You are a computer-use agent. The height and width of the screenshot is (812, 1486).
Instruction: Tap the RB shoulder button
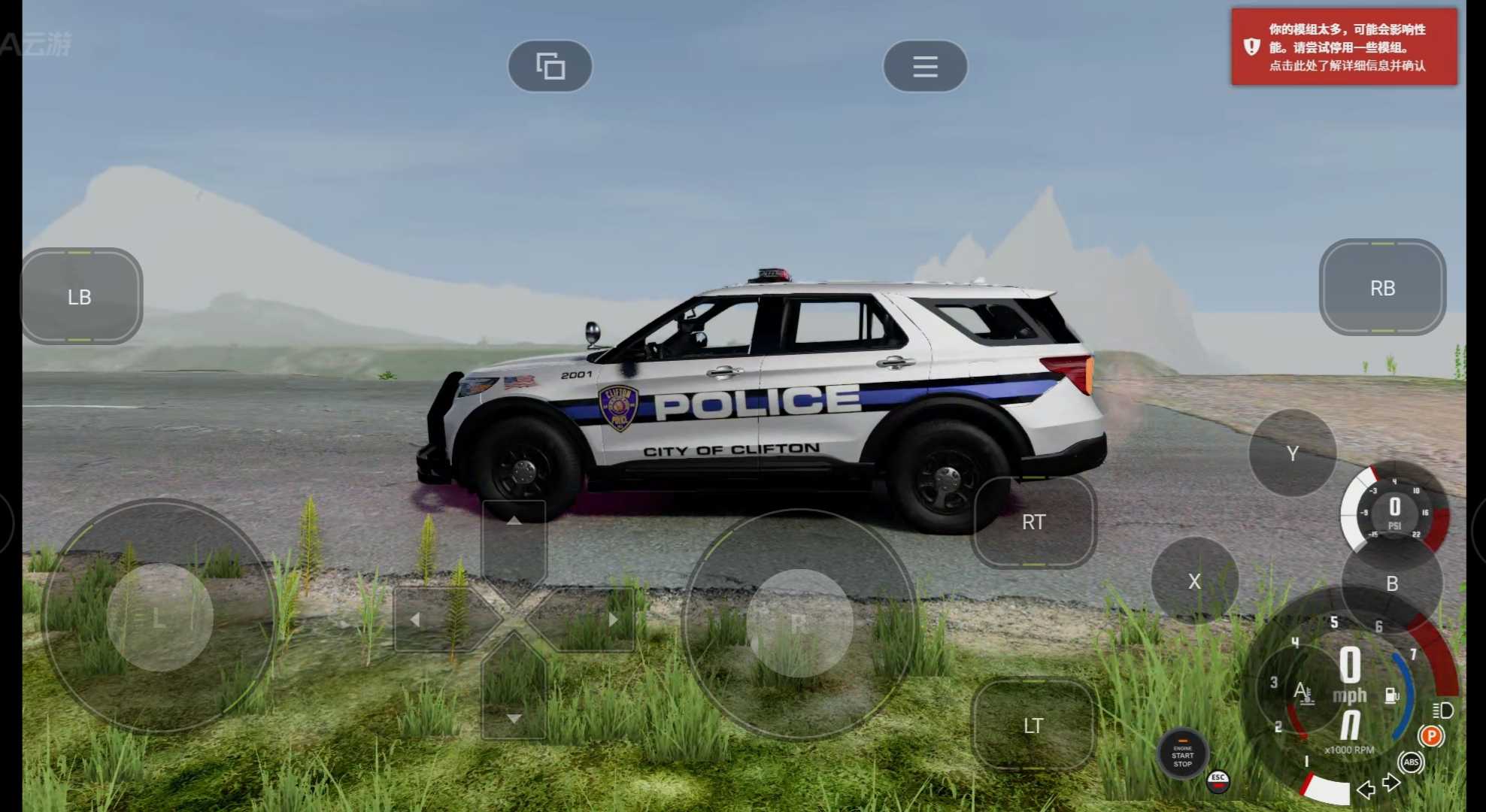pos(1382,288)
